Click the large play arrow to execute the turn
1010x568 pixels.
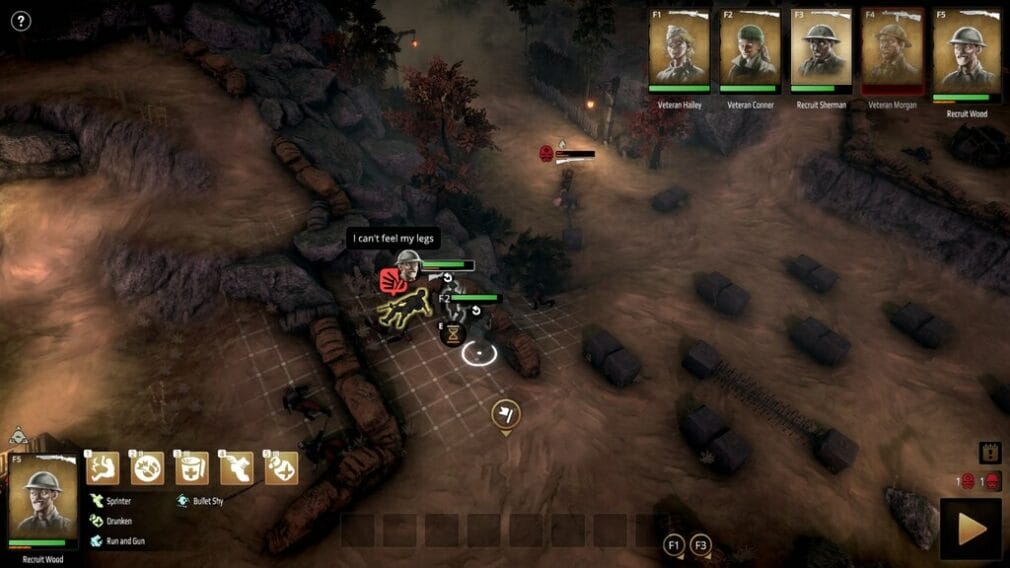(970, 529)
